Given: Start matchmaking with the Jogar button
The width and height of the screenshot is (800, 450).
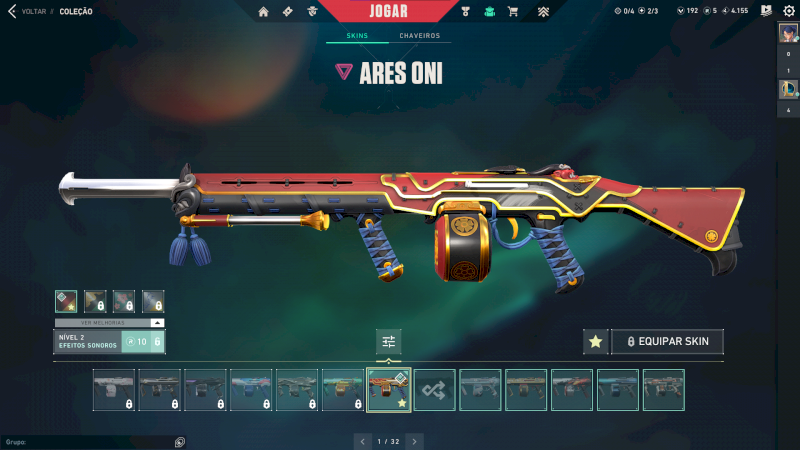Looking at the screenshot, I should point(388,11).
